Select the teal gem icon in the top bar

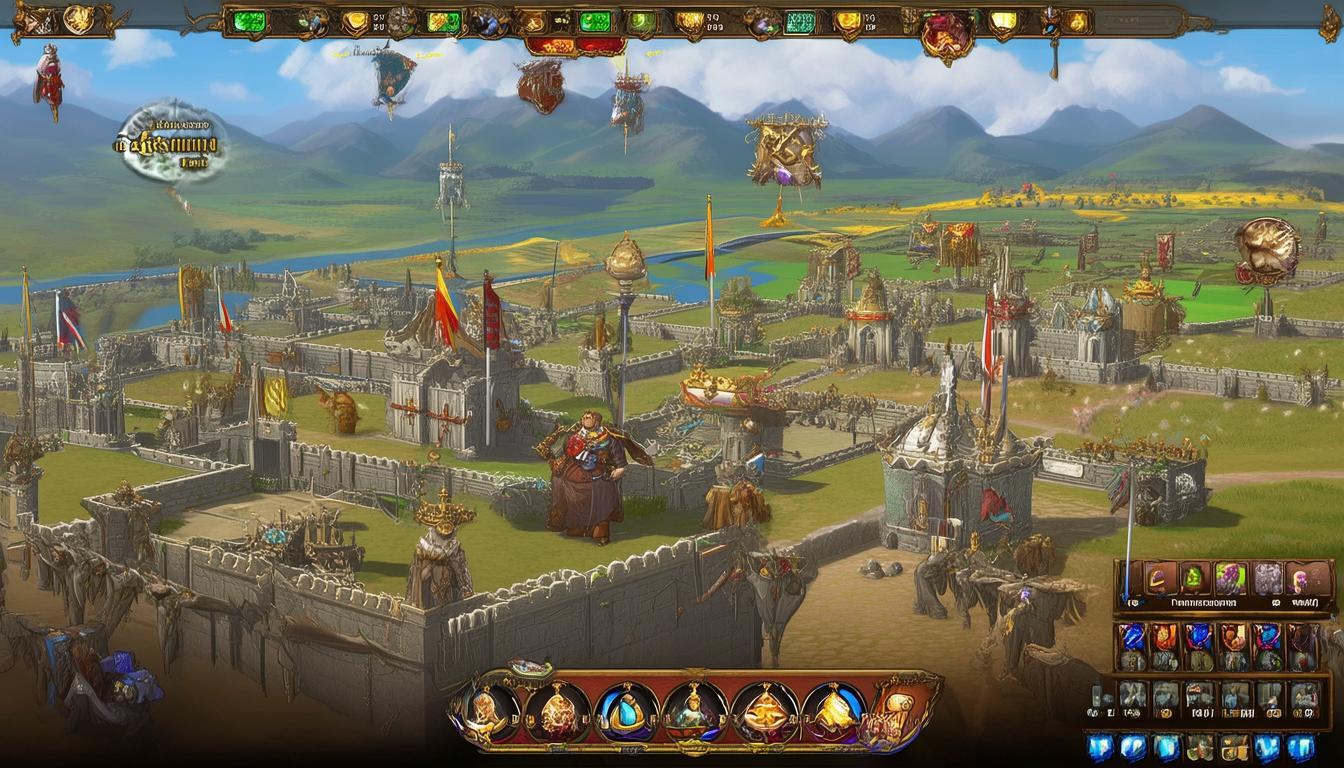click(798, 22)
